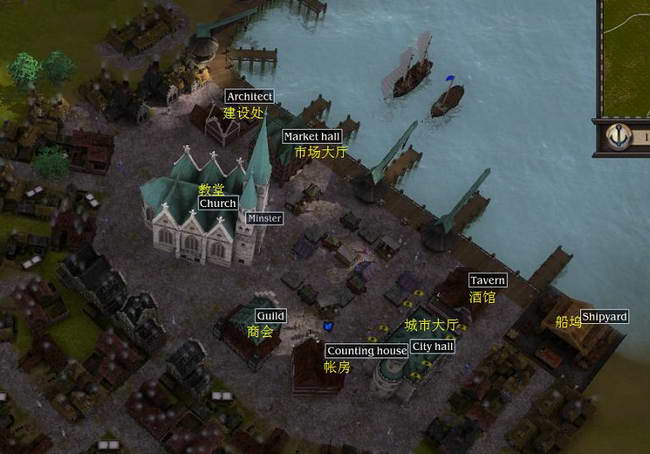650x454 pixels.
Task: Open the Market hall label
Action: [x=312, y=136]
